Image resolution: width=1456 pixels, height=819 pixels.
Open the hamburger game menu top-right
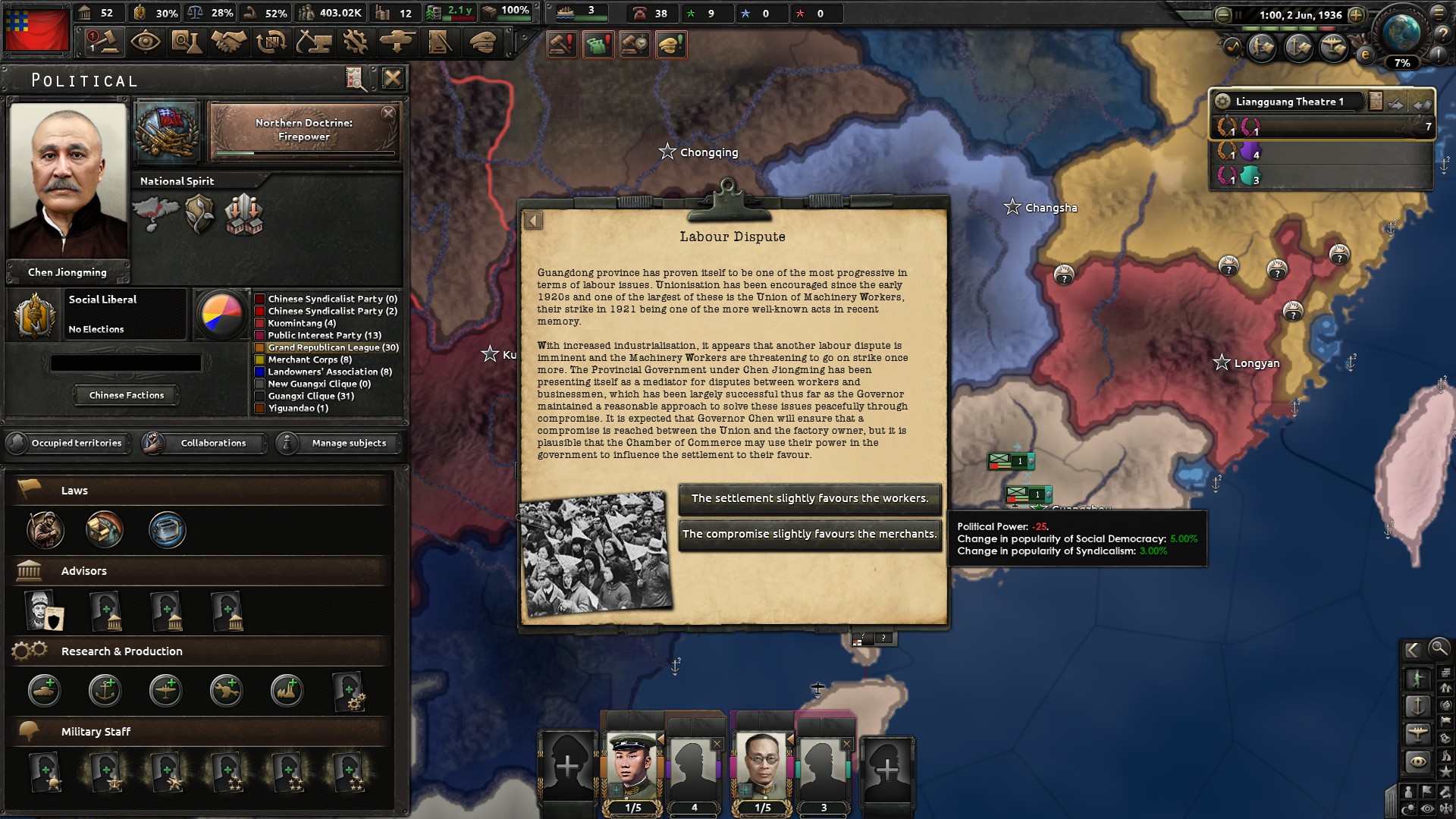1439,13
